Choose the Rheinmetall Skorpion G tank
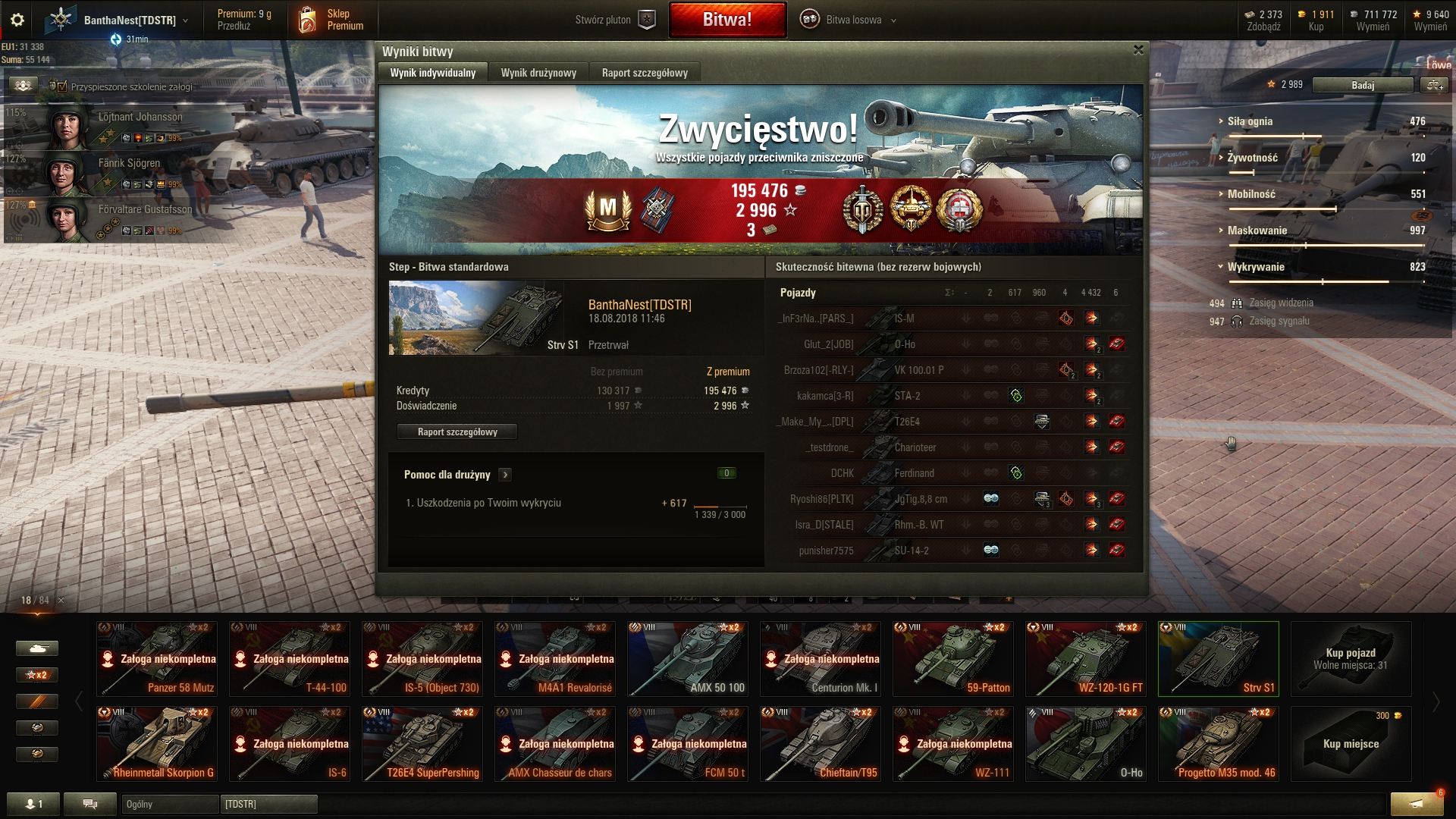 coord(157,744)
